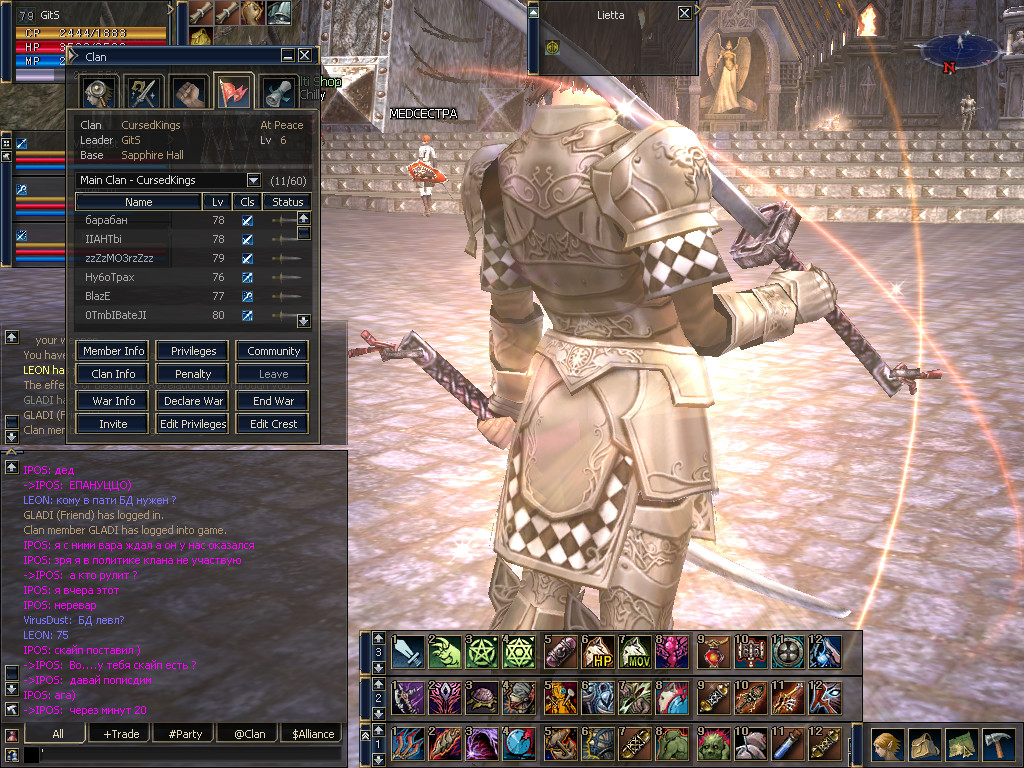This screenshot has height=768, width=1024.
Task: Show the Clan Info details
Action: [x=113, y=374]
